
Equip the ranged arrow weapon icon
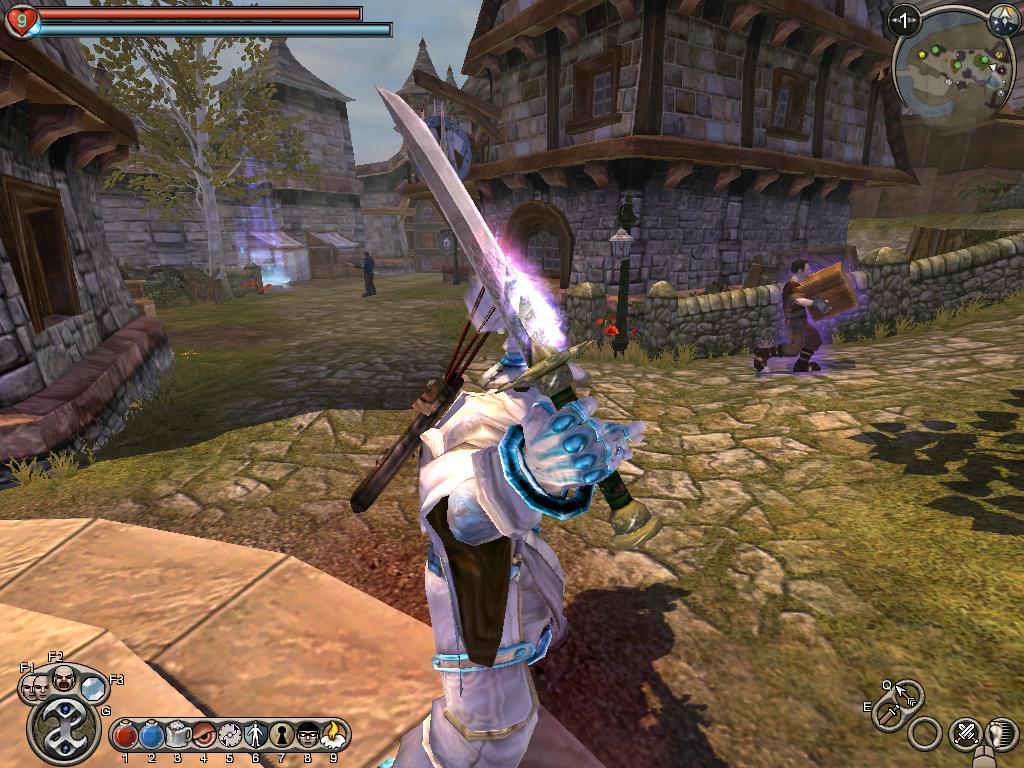point(908,693)
